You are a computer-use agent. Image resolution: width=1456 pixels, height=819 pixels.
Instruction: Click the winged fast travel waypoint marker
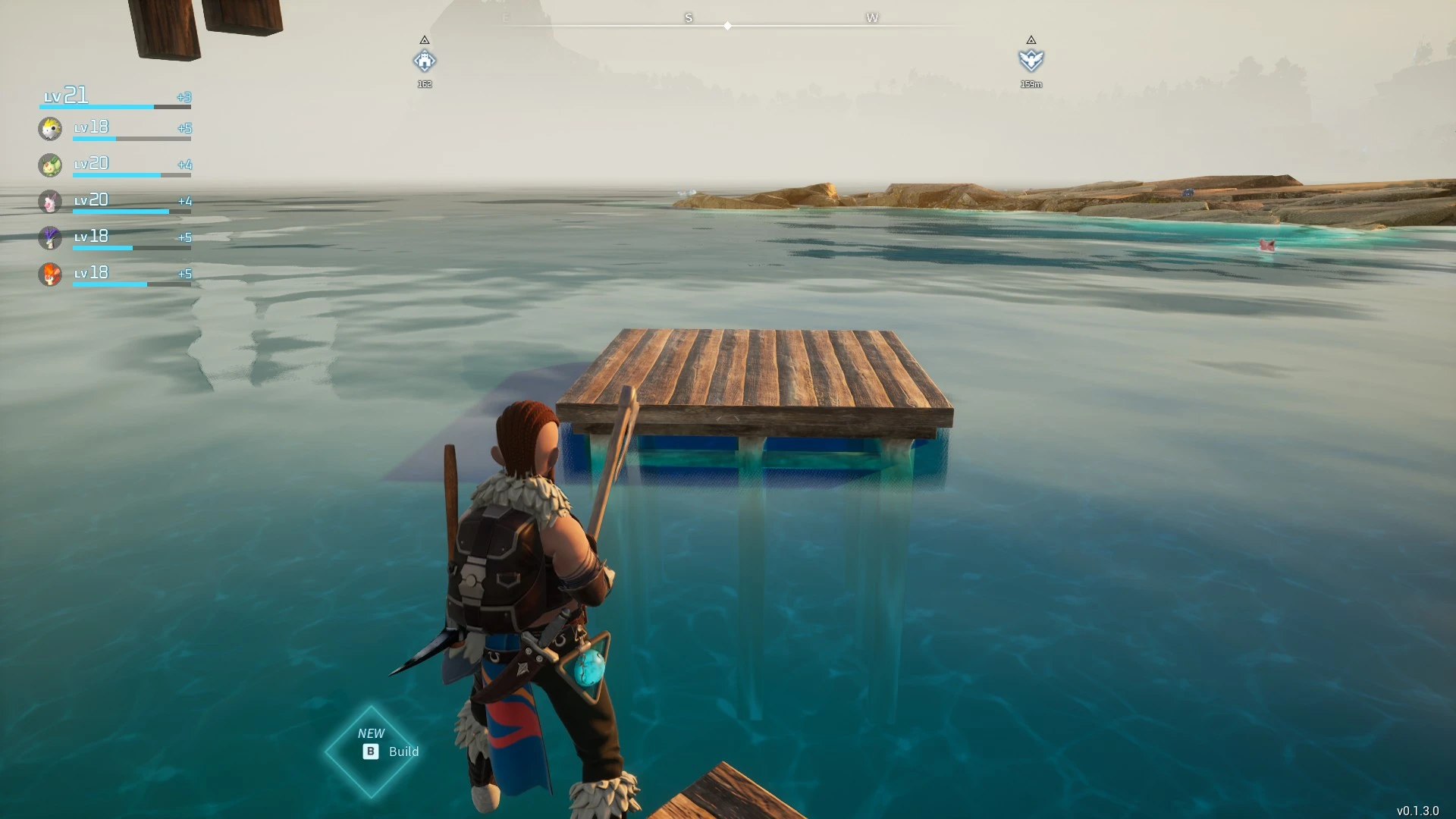pos(1031,60)
